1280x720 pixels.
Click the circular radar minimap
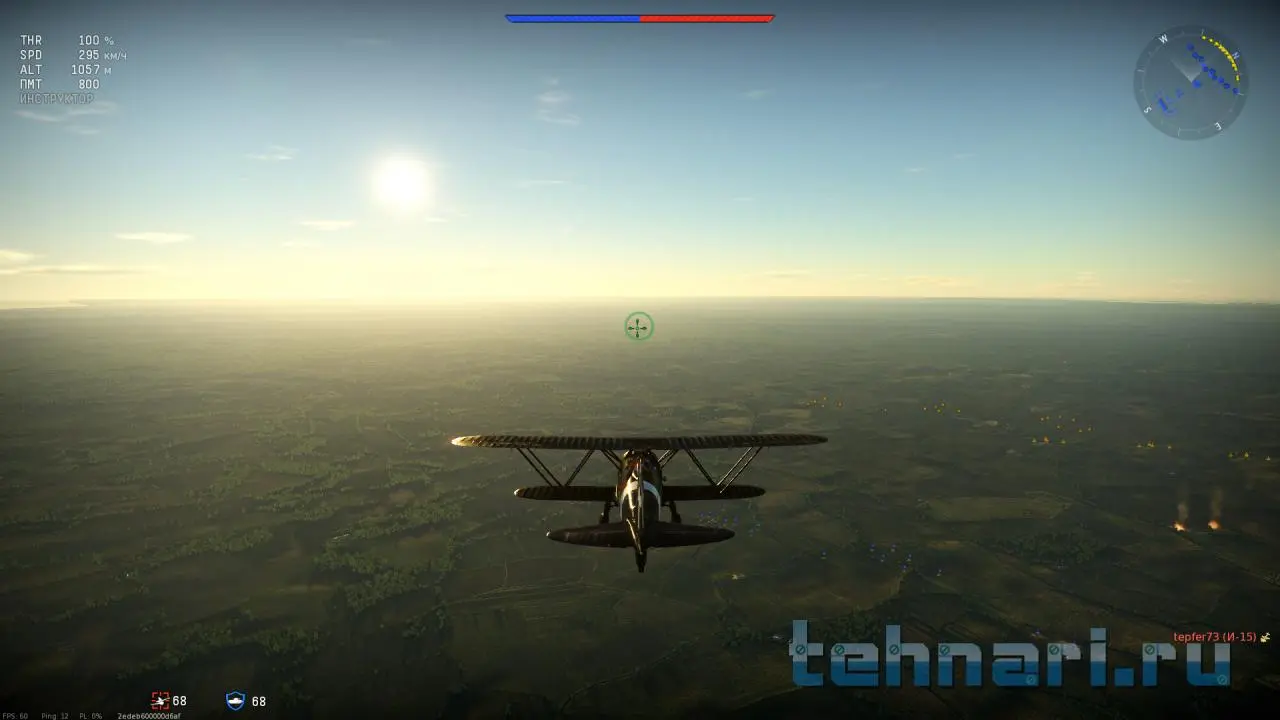[x=1190, y=82]
